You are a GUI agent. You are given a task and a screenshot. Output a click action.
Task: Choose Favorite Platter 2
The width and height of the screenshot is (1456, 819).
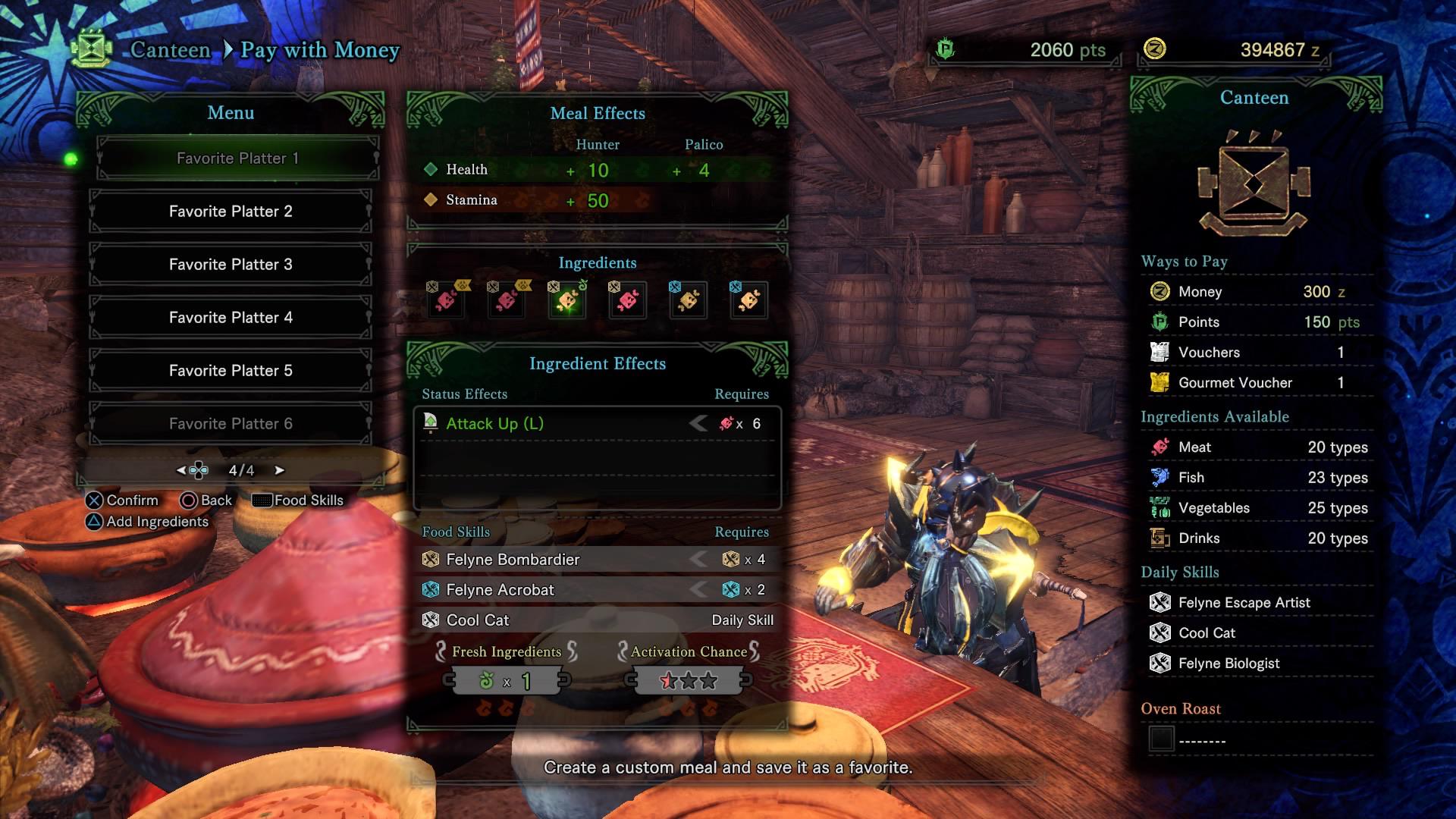(x=231, y=212)
